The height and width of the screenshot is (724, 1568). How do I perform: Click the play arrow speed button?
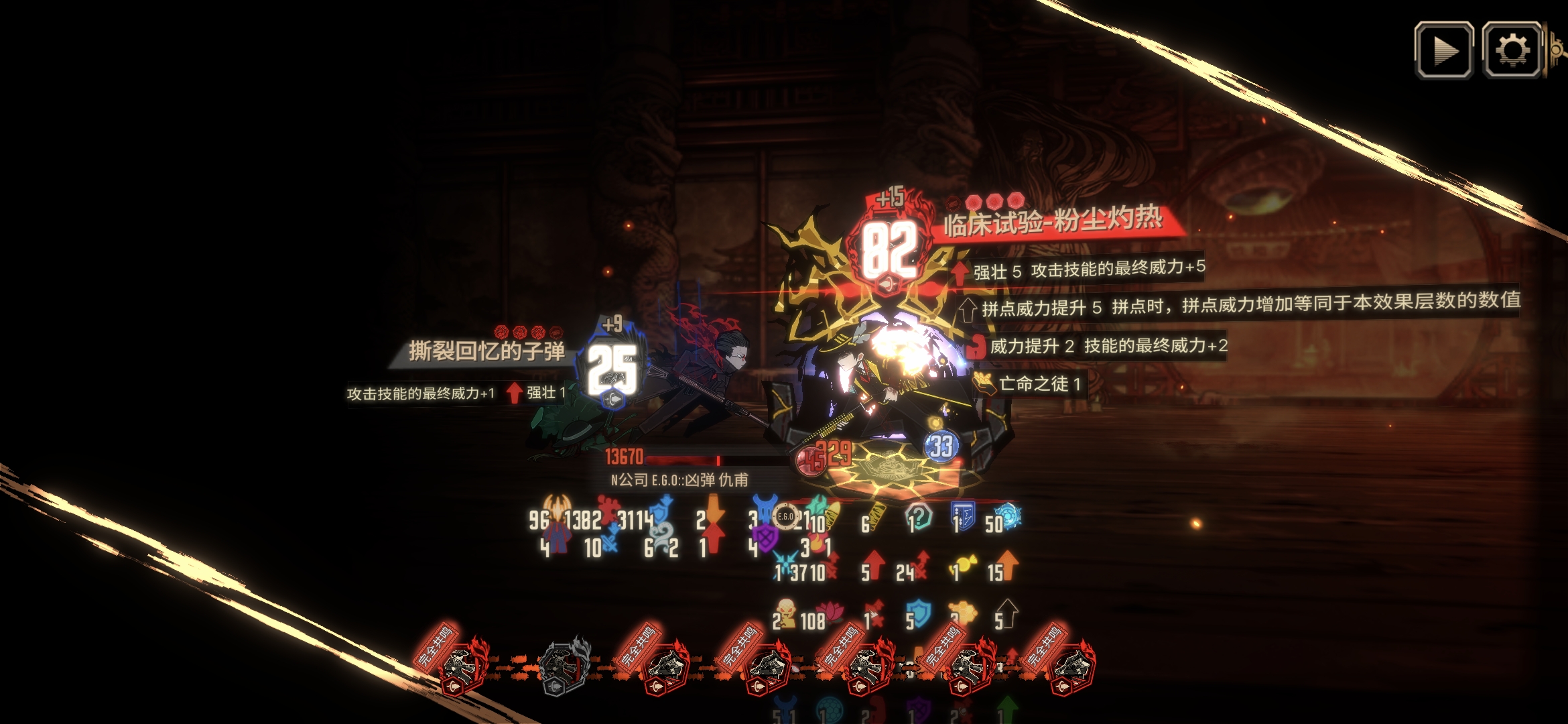coord(1443,50)
